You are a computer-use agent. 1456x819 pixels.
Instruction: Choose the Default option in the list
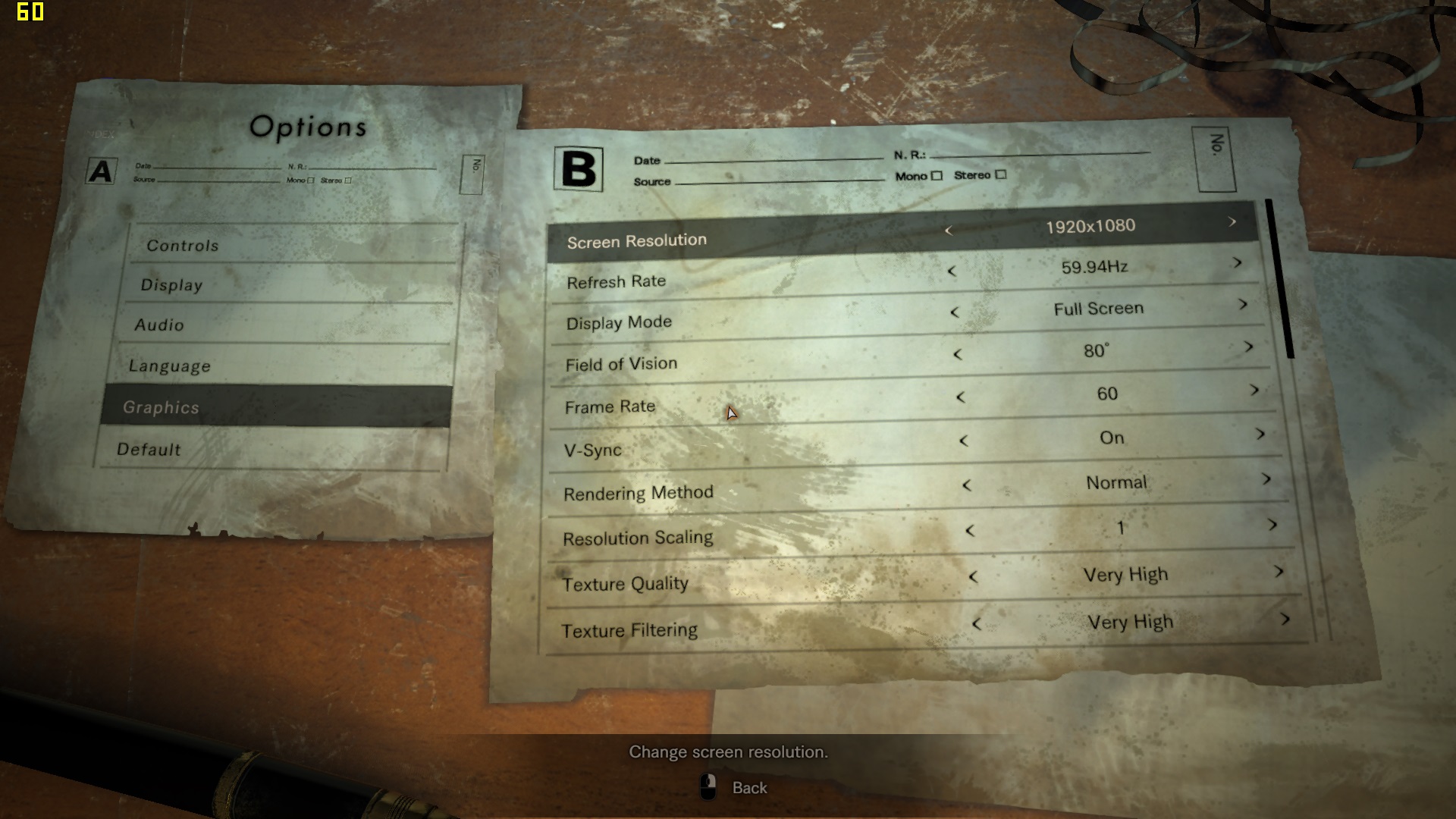click(x=149, y=450)
